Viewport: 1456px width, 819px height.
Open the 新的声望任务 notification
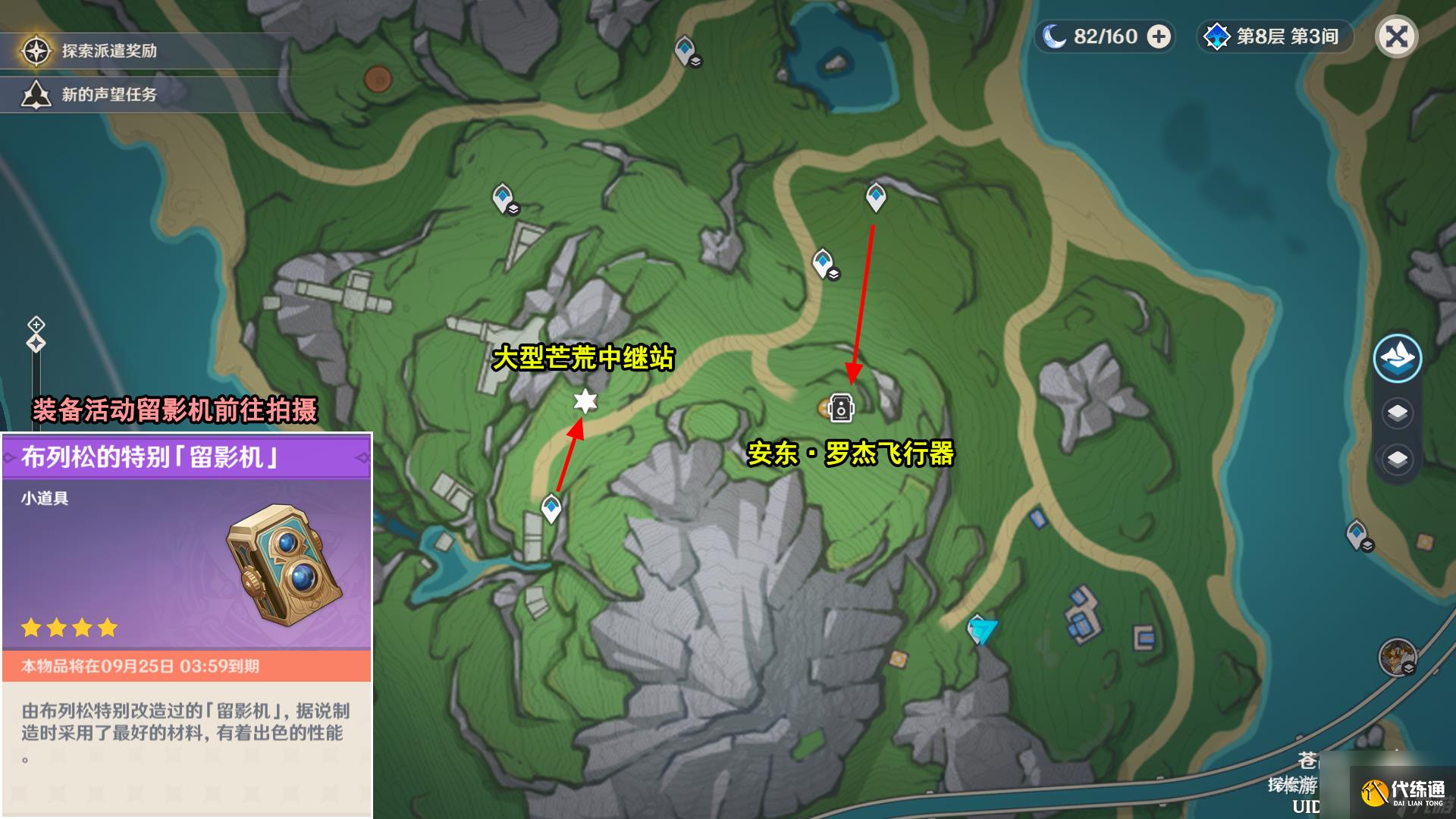[109, 95]
